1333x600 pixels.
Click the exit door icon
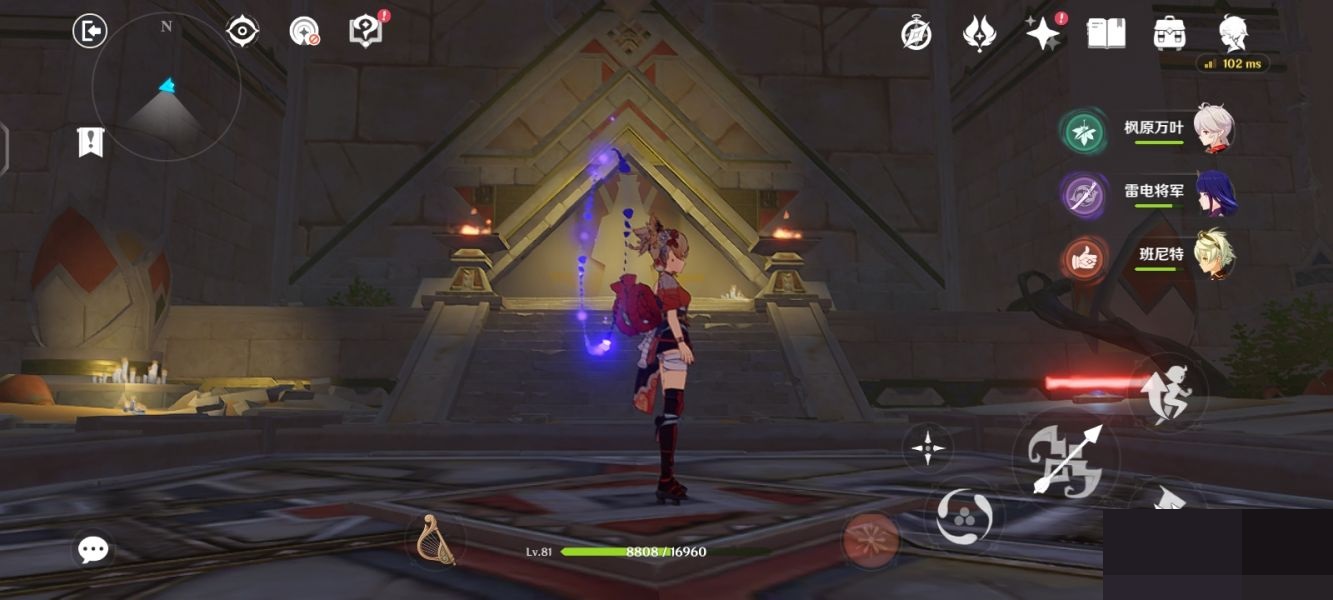pyautogui.click(x=90, y=32)
